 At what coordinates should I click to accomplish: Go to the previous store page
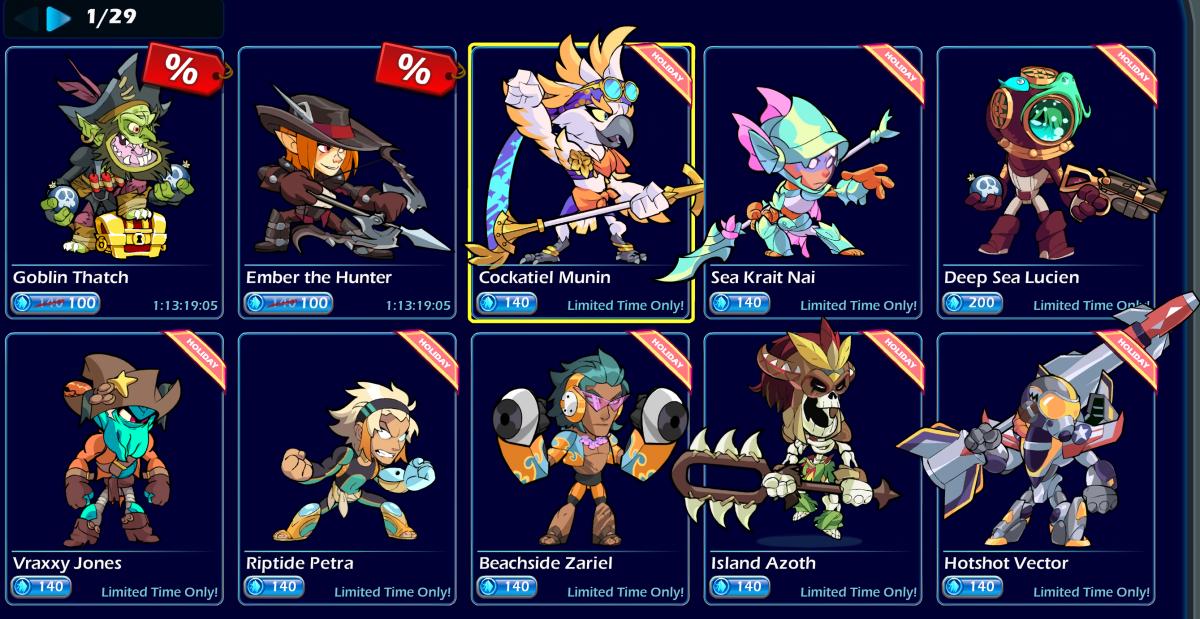coord(27,18)
